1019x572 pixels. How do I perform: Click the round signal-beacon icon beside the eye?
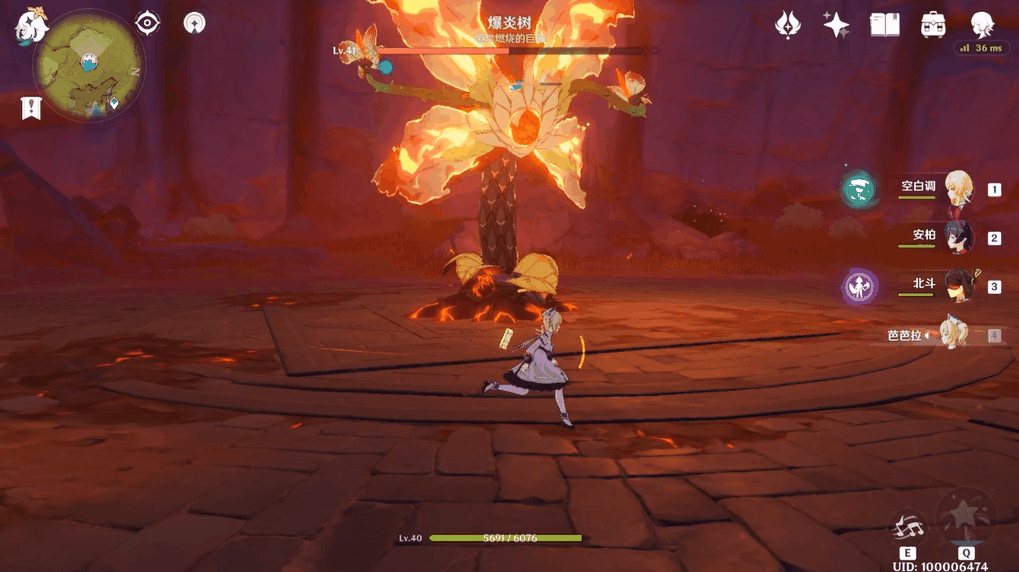point(194,23)
